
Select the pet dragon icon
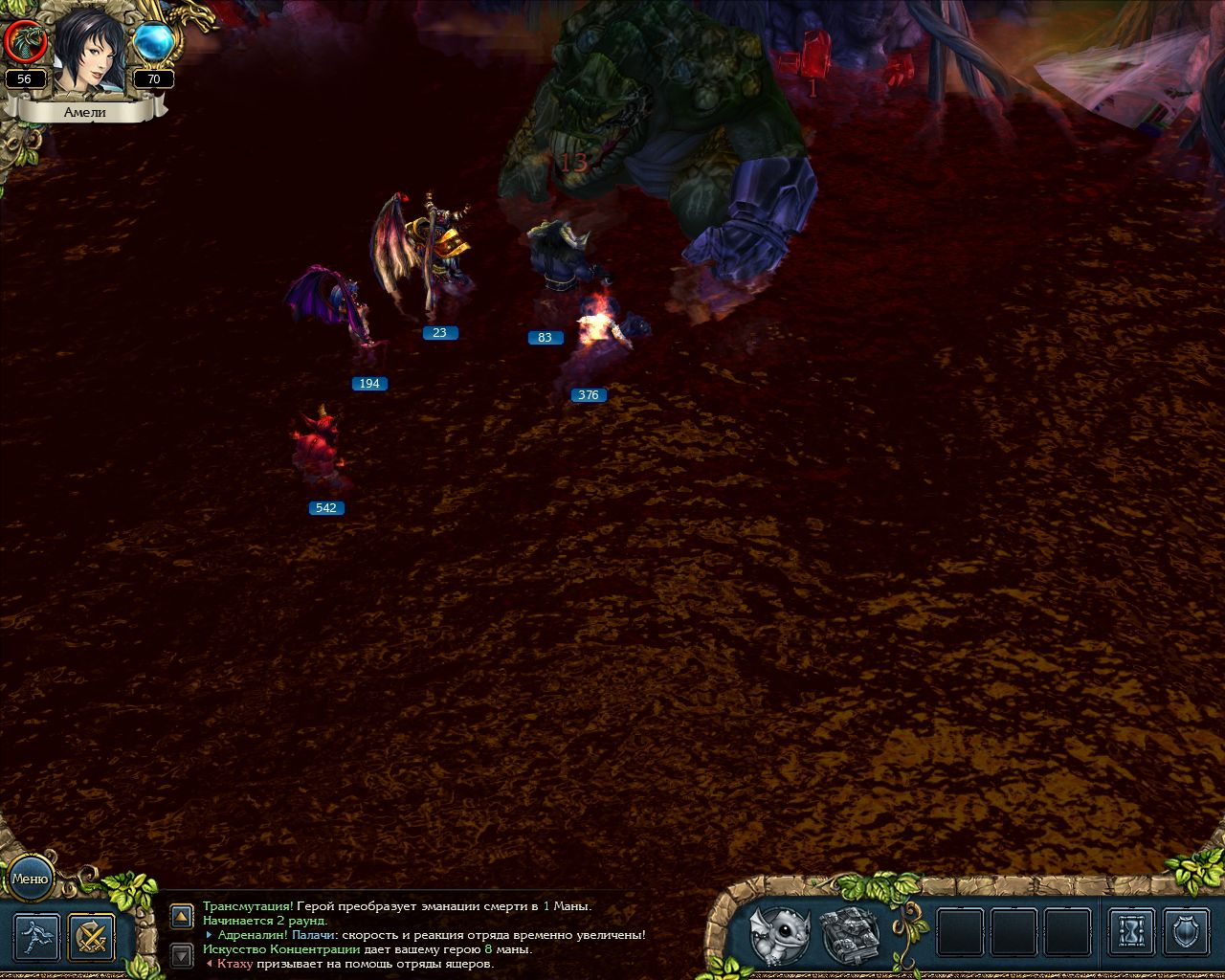point(780,934)
